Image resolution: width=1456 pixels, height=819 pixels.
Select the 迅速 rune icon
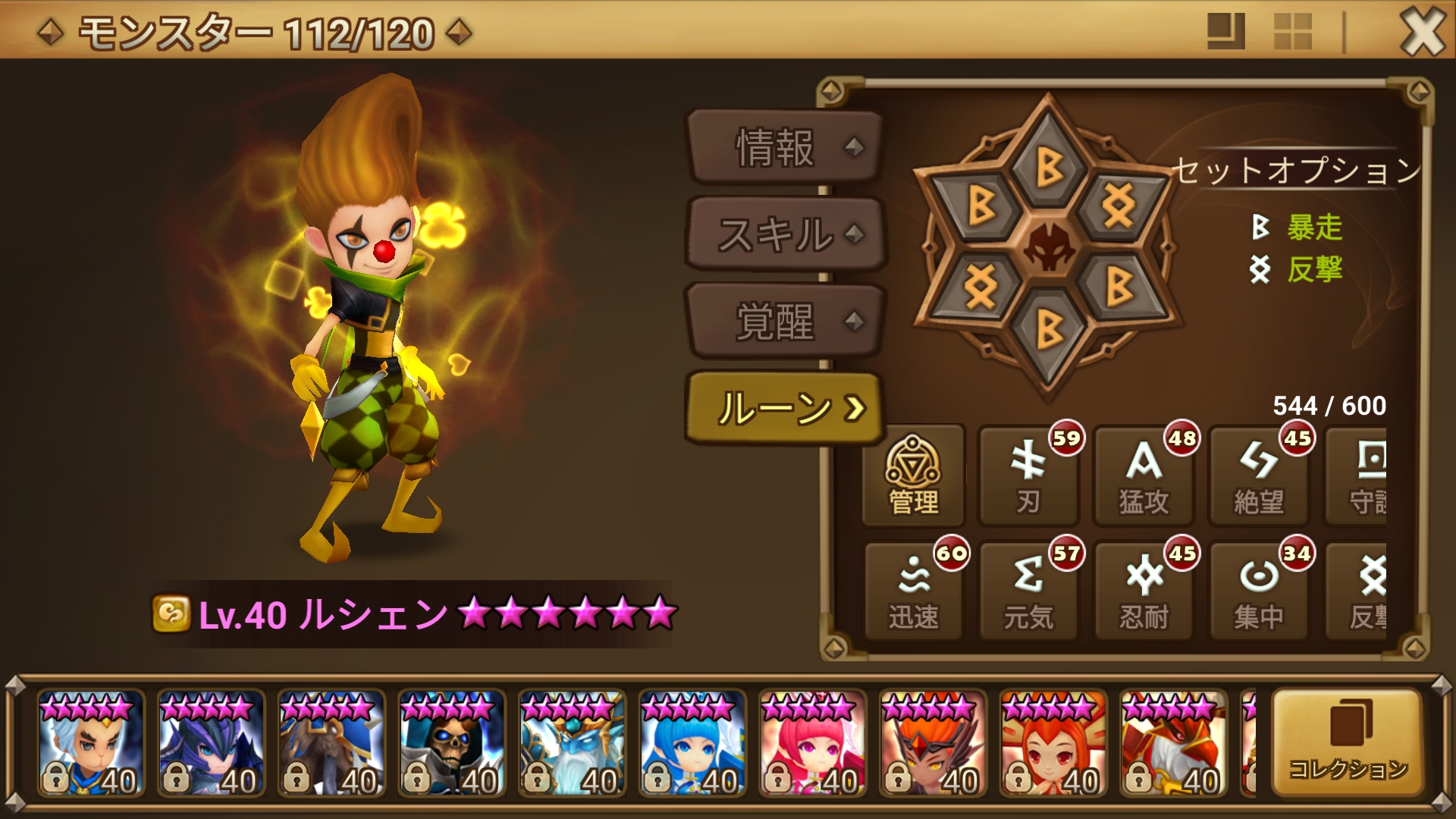coord(912,590)
